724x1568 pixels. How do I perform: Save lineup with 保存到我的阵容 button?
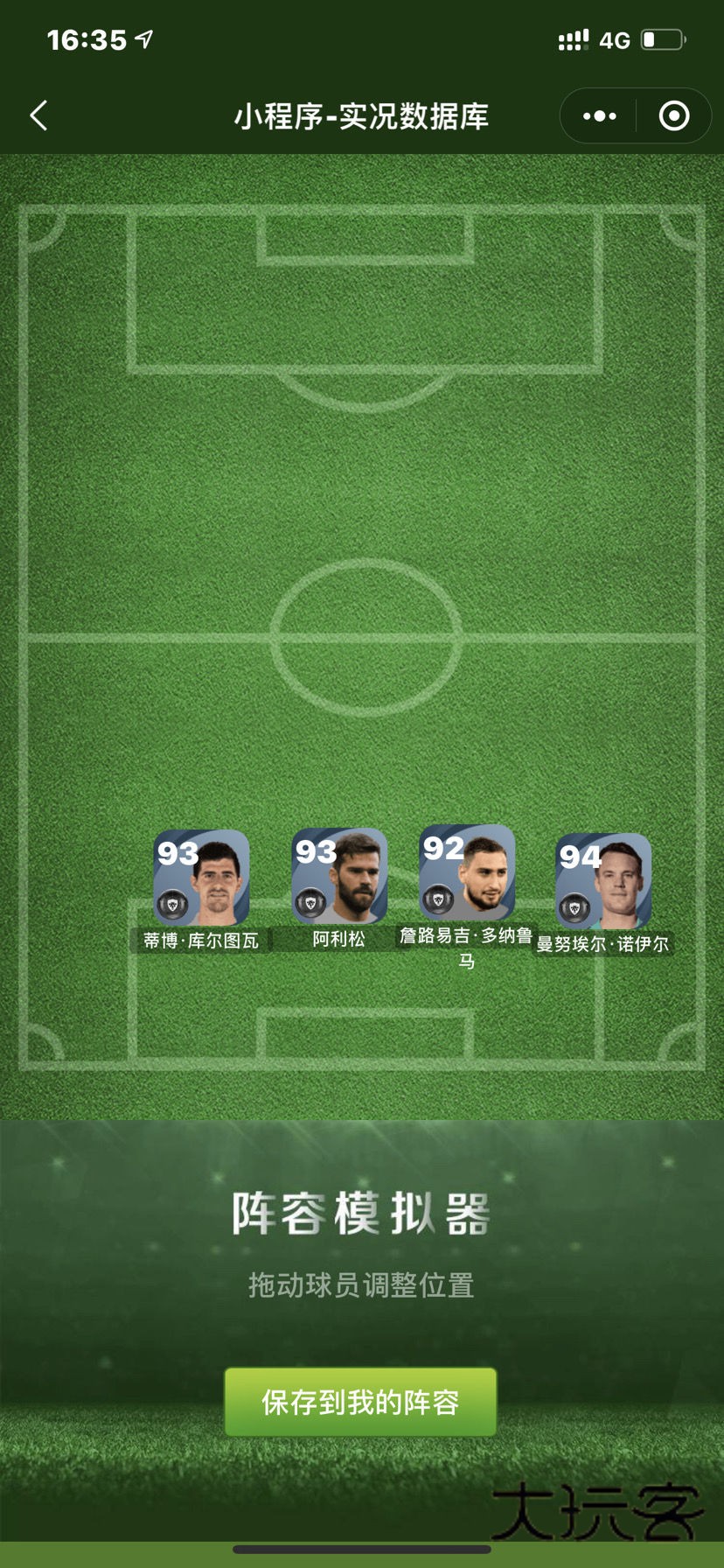[x=360, y=1402]
